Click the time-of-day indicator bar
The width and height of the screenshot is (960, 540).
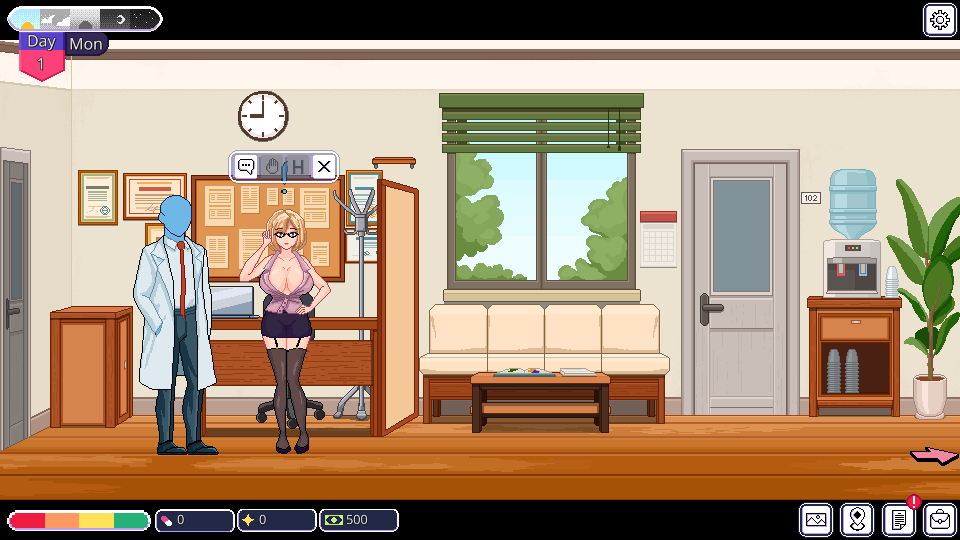84,19
